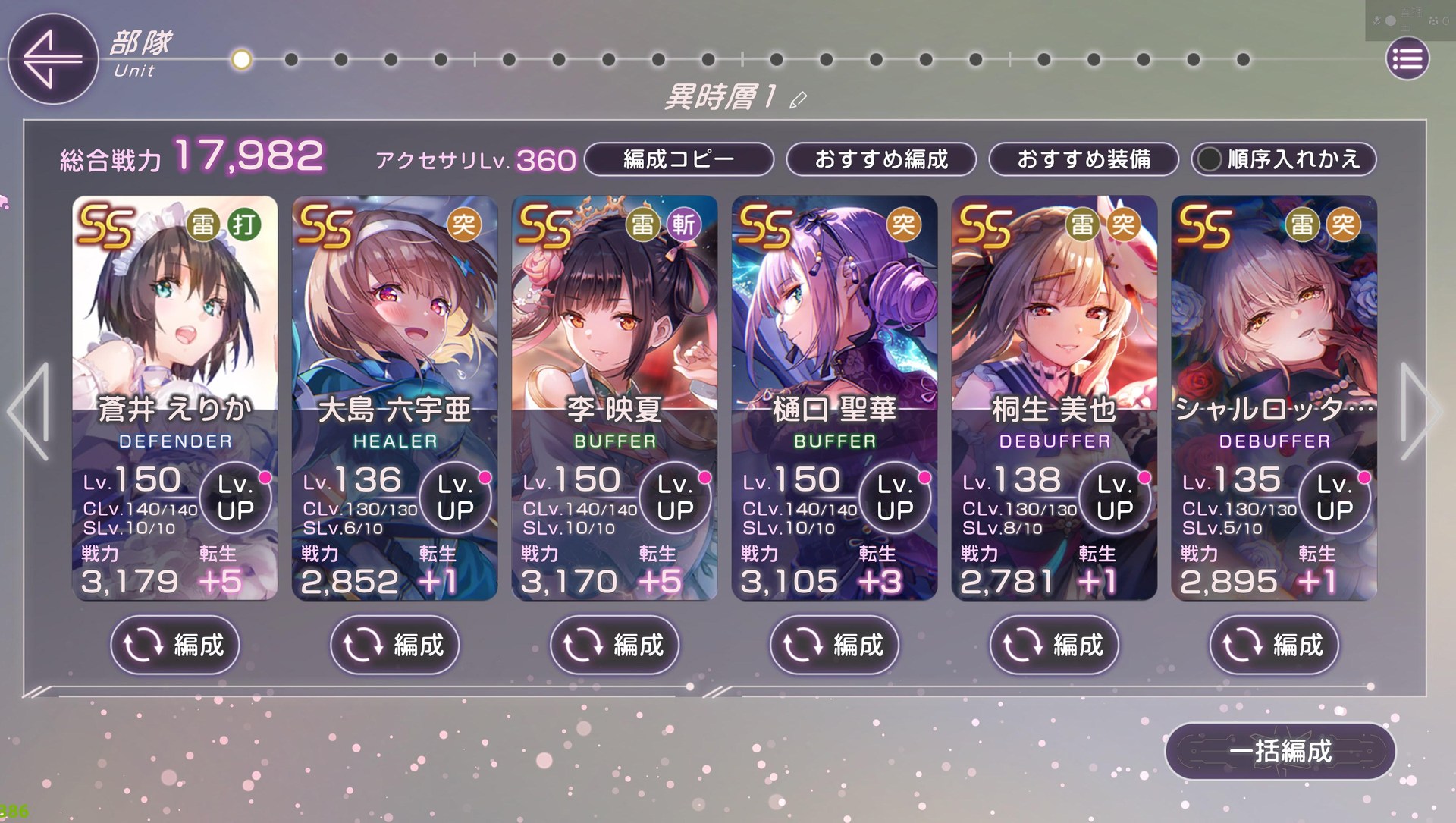Open the list menu icon at top right
The width and height of the screenshot is (1456, 823).
tap(1407, 58)
